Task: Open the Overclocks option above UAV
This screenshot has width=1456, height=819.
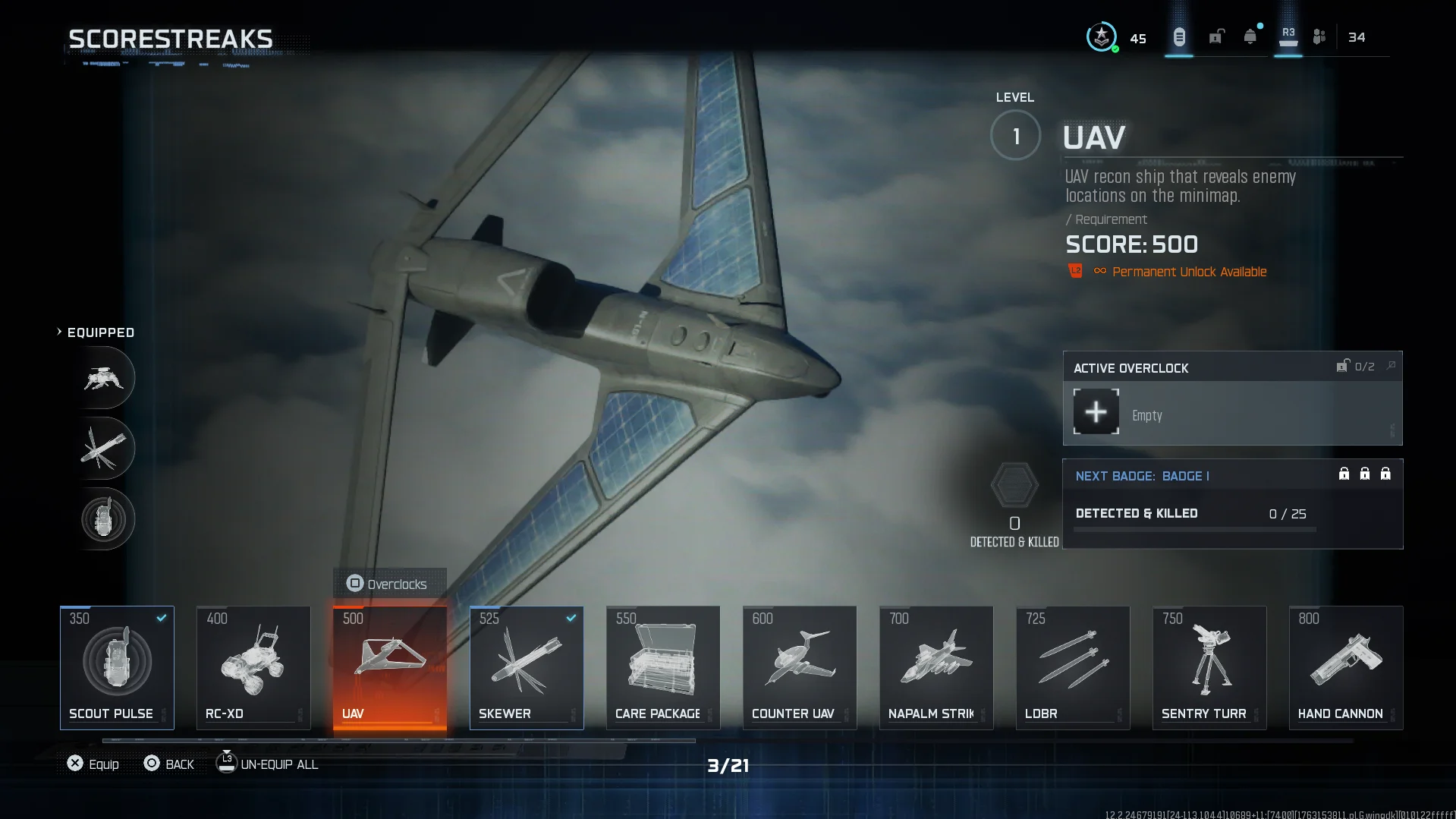Action: click(389, 584)
